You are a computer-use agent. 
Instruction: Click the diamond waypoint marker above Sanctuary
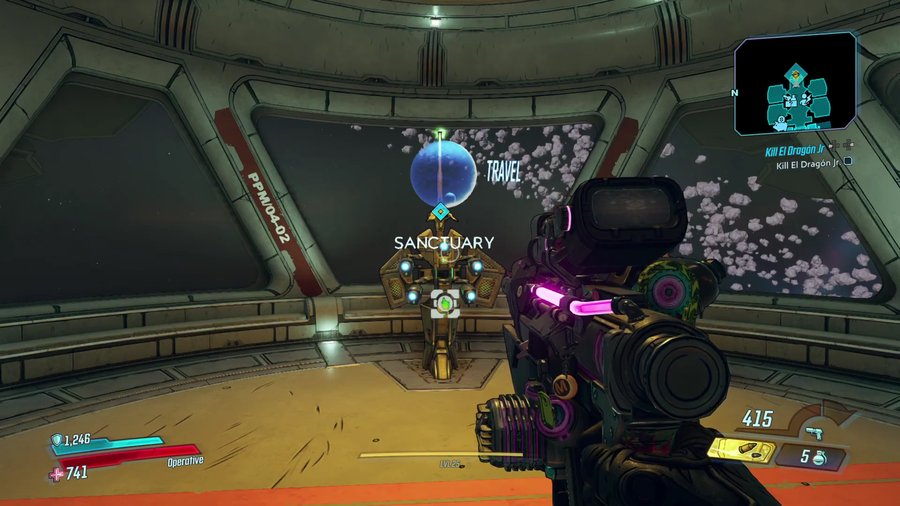point(440,212)
